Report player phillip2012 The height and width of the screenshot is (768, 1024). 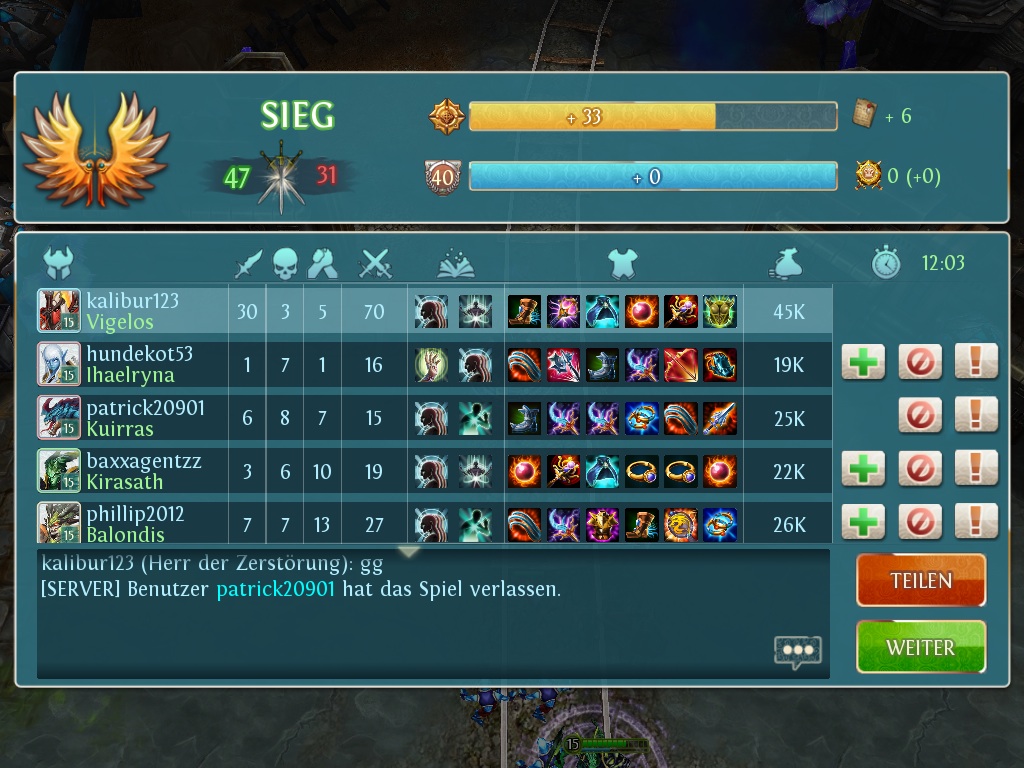976,522
